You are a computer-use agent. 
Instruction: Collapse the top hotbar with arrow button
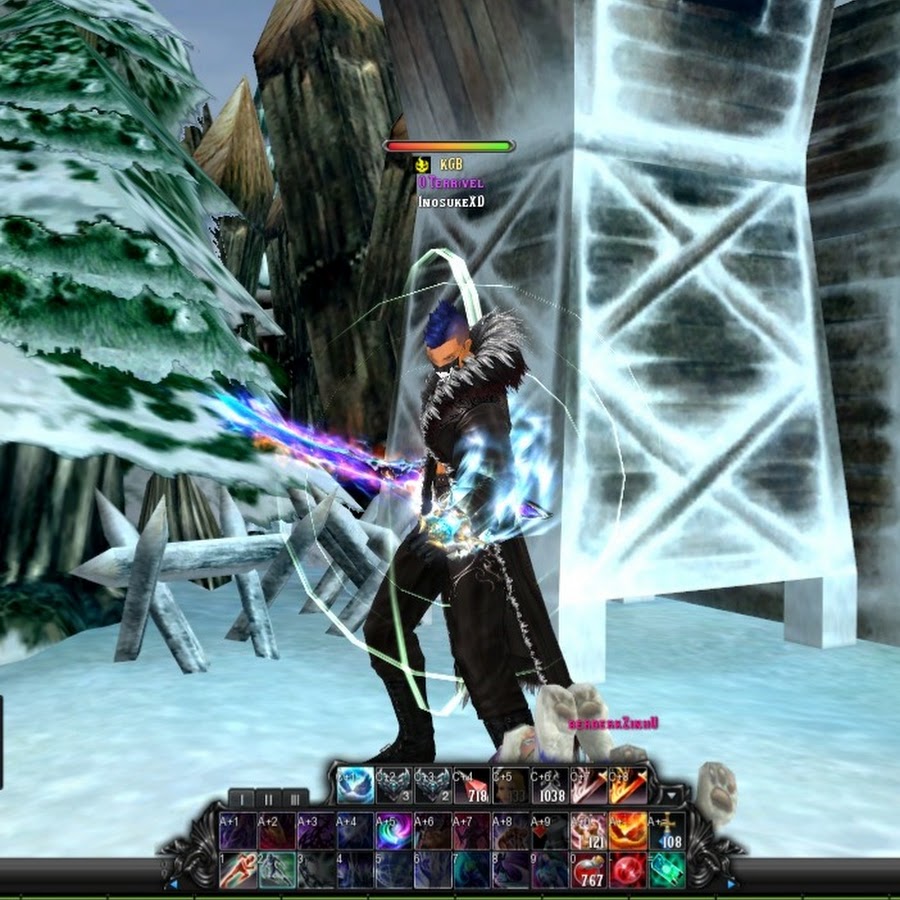(x=672, y=795)
